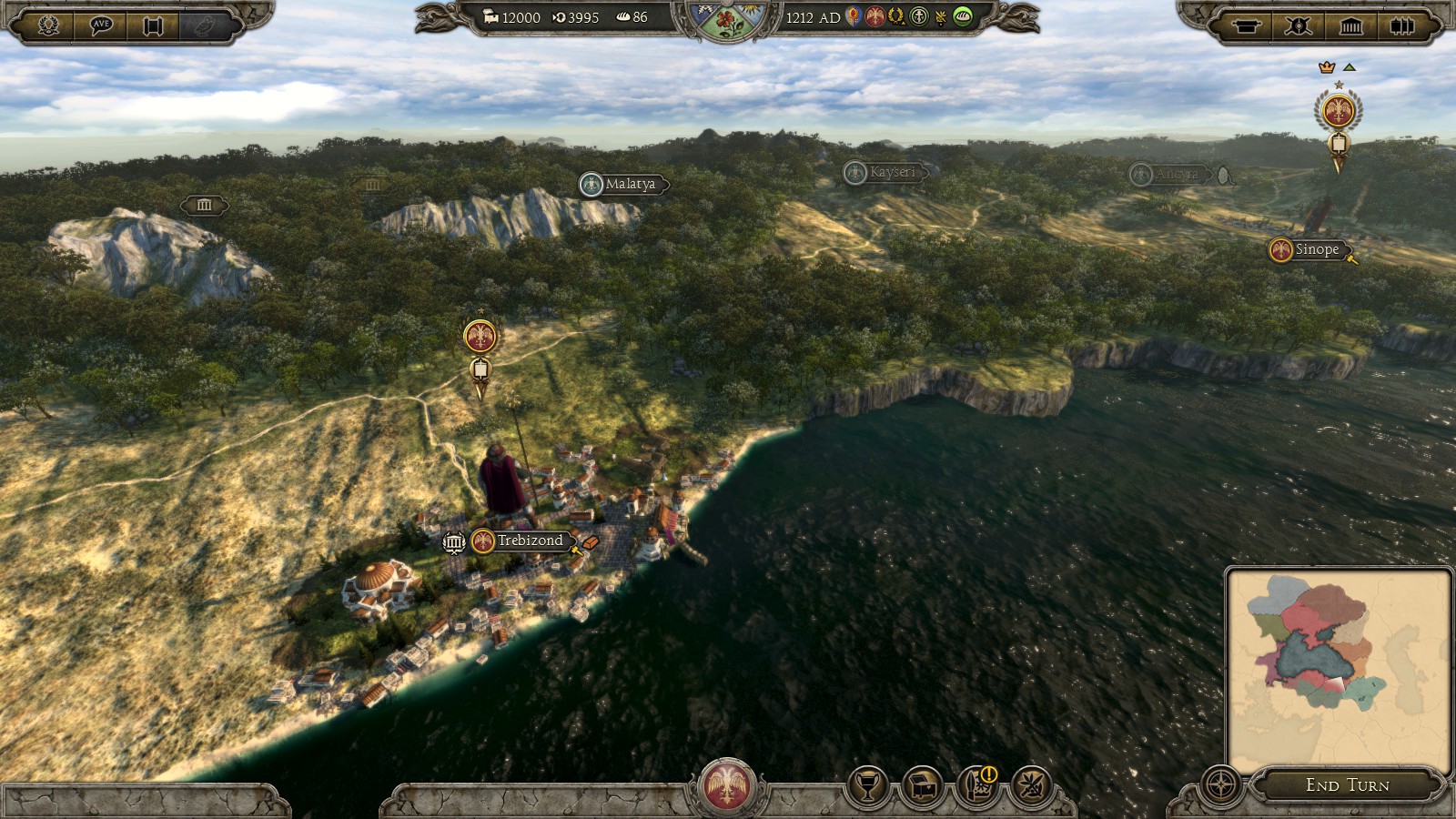The image size is (1456, 819).
Task: Open the map button with exclamation alert
Action: tap(977, 786)
